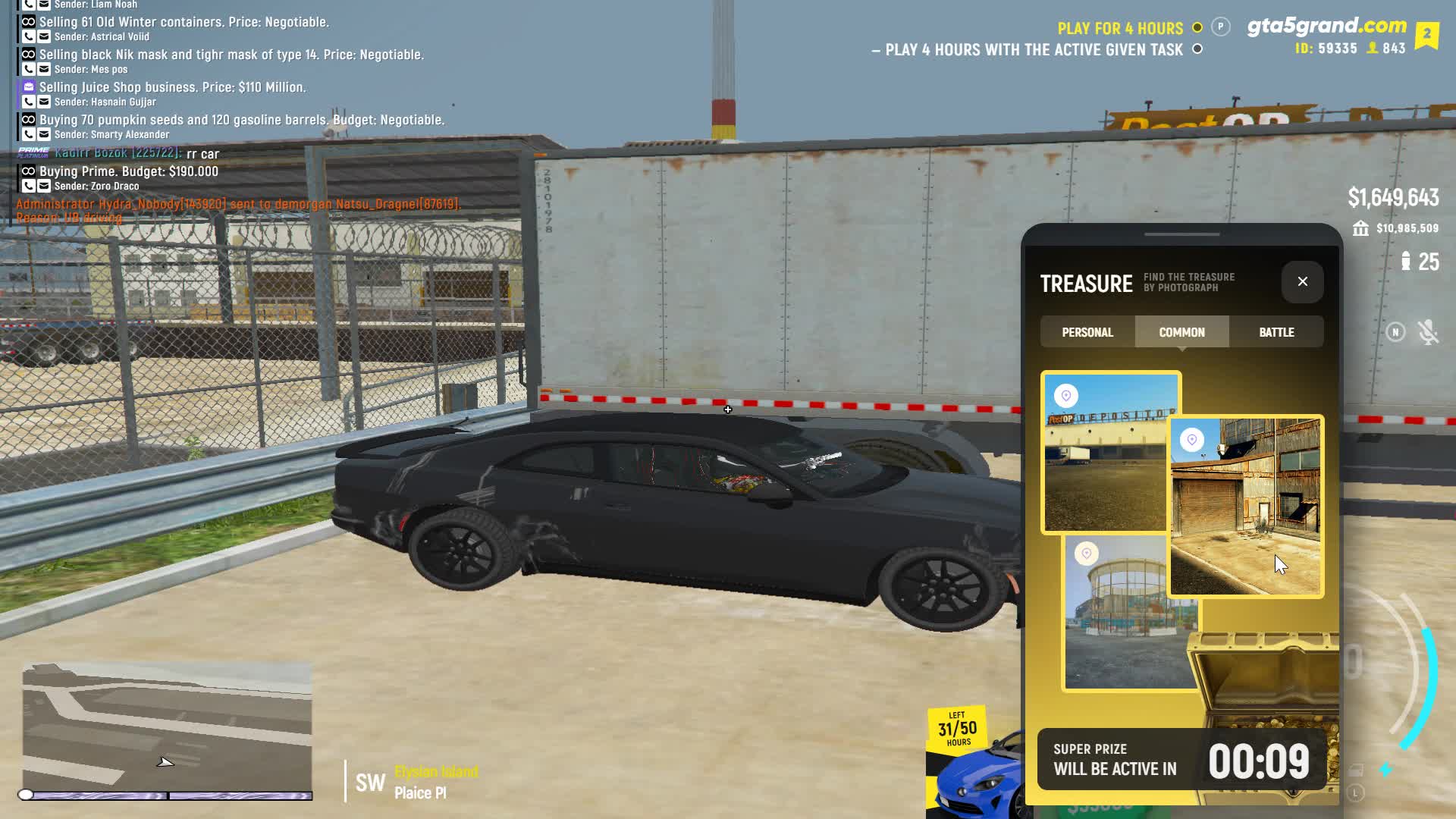Screen dimensions: 1456x819
Task: Click the location pin on the depository photo
Action: point(1066,396)
